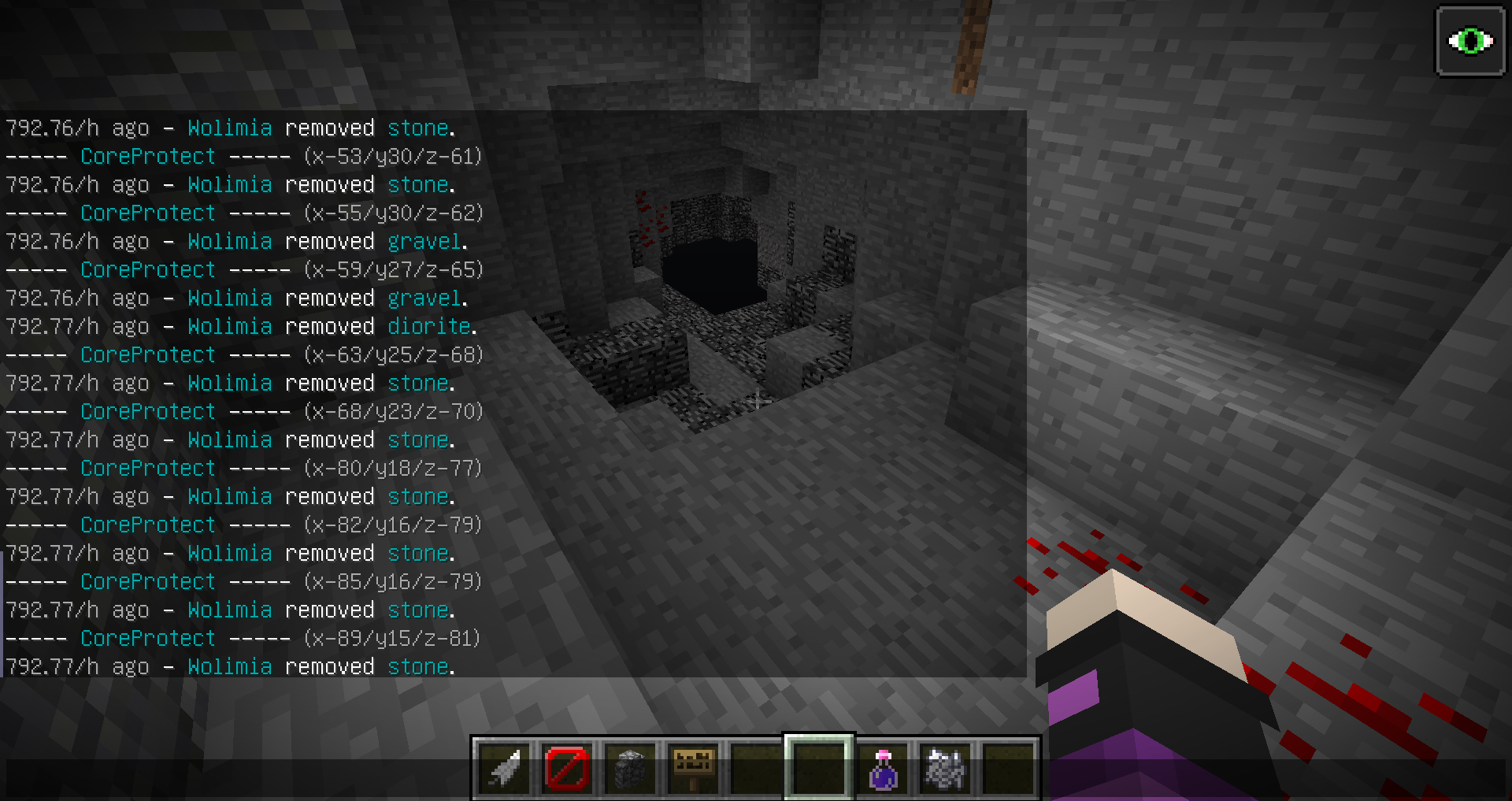Teleport via the (x-63/y25/z-68) chat link
This screenshot has height=801, width=1512.
[393, 355]
